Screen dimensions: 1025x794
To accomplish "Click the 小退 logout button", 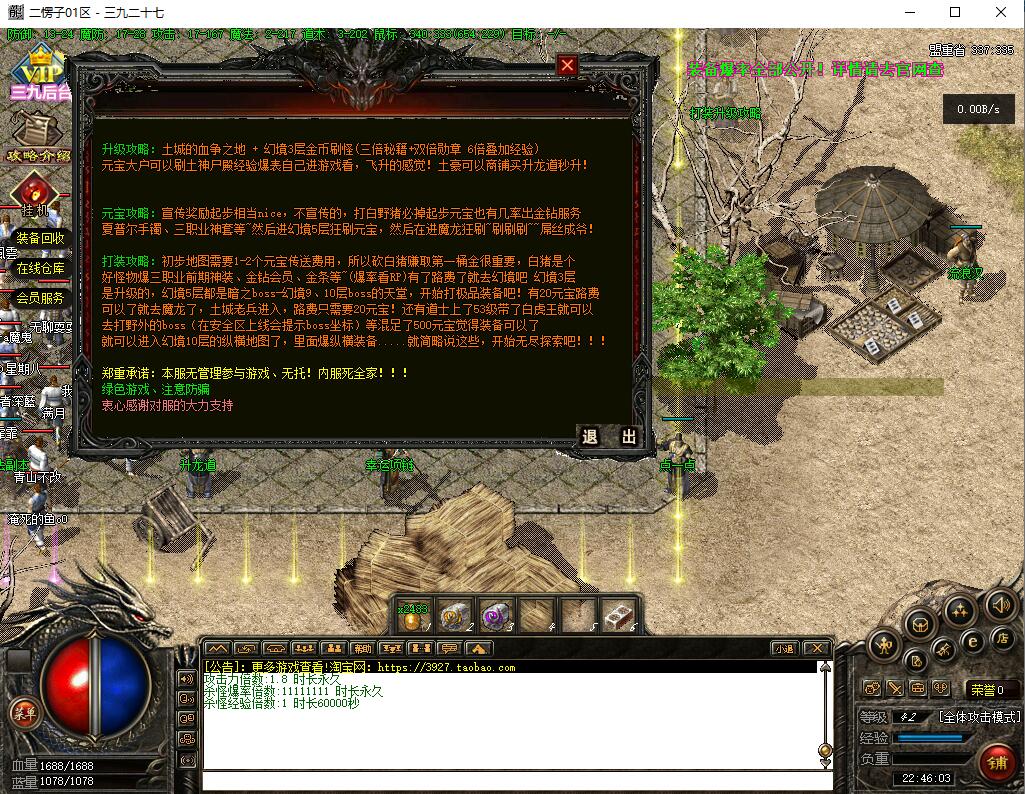I will tap(784, 648).
